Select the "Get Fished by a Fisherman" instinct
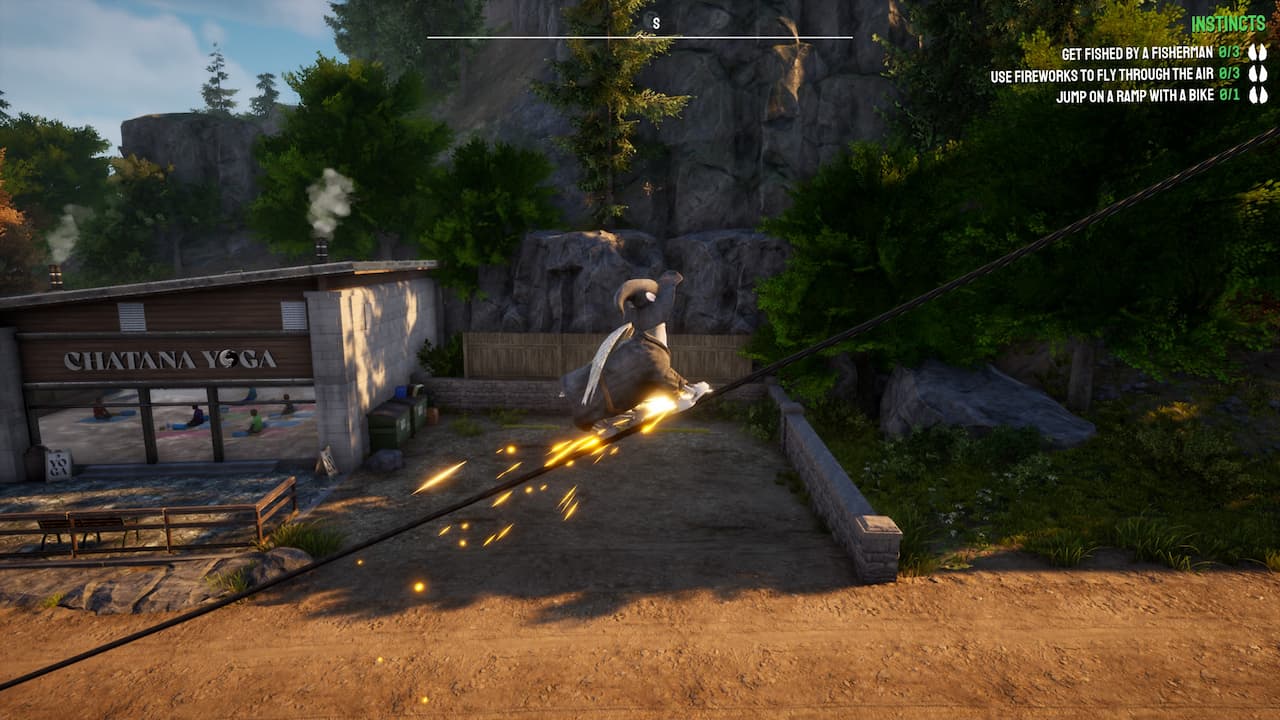Viewport: 1280px width, 720px height. point(1137,52)
